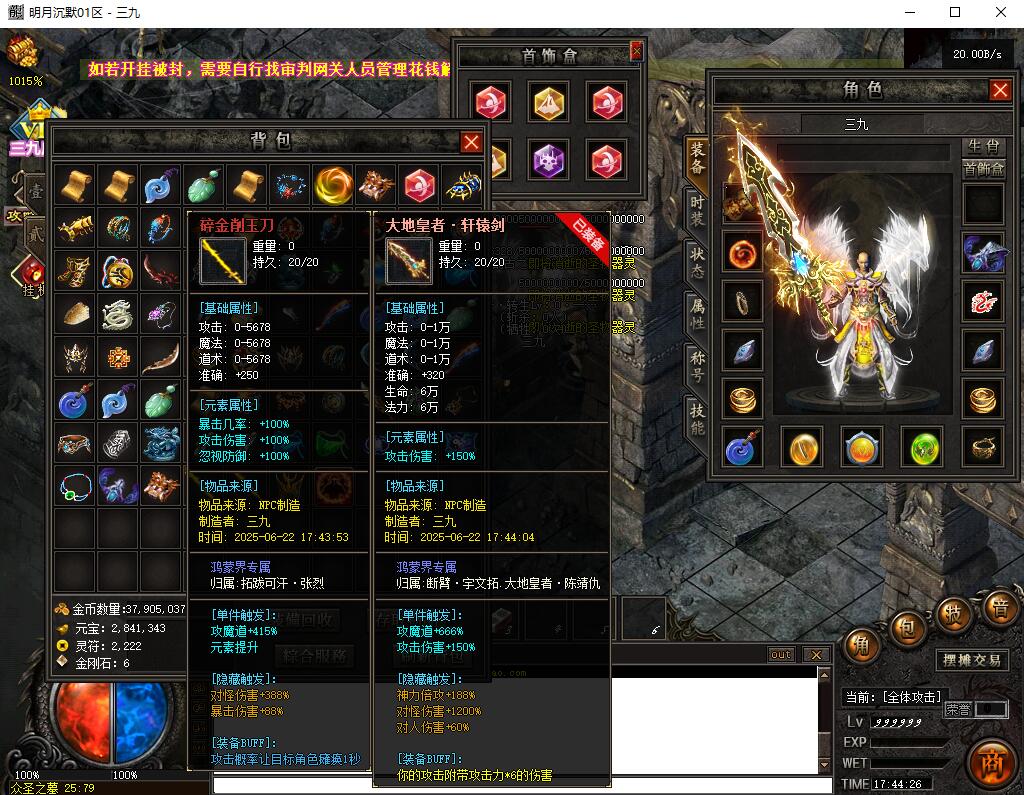Image resolution: width=1024 pixels, height=795 pixels.
Task: Open 首饰盒 button in character panel
Action: coord(984,169)
